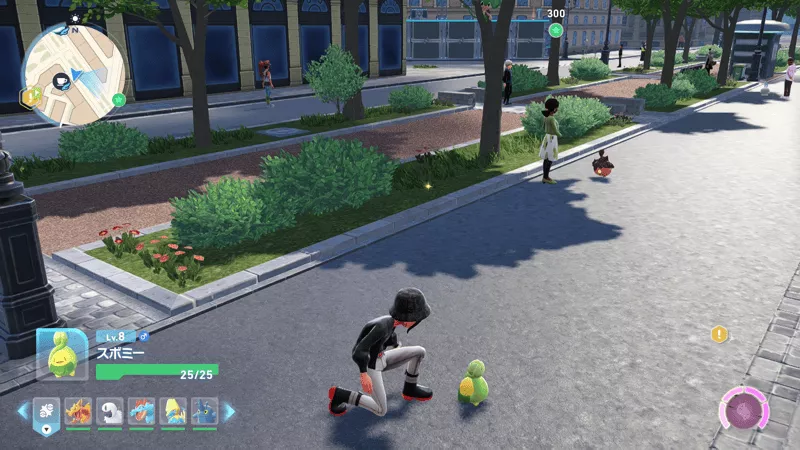Pick the Heracross party slot
This screenshot has width=800, height=450.
pos(205,411)
